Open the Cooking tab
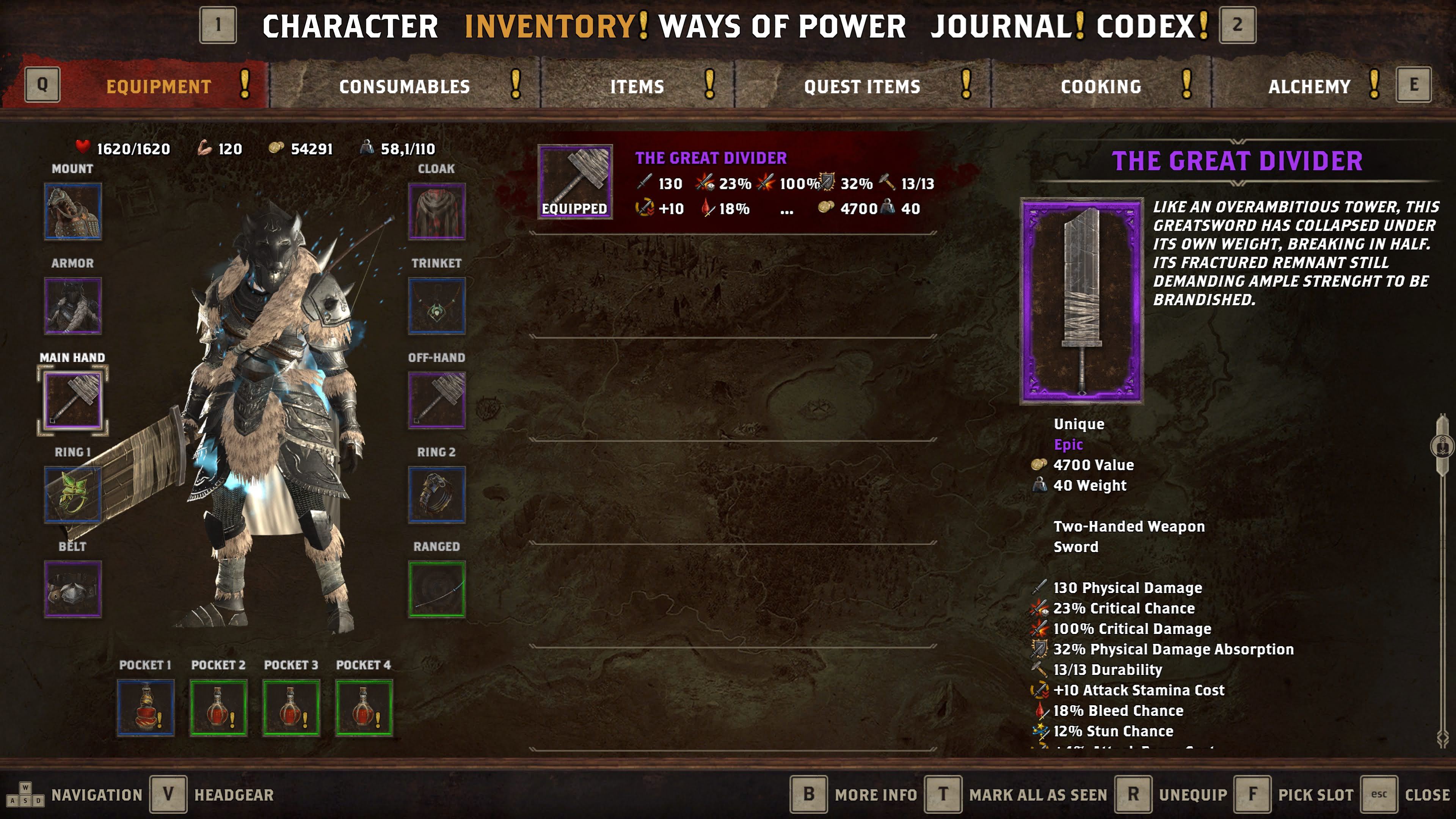 click(1100, 86)
